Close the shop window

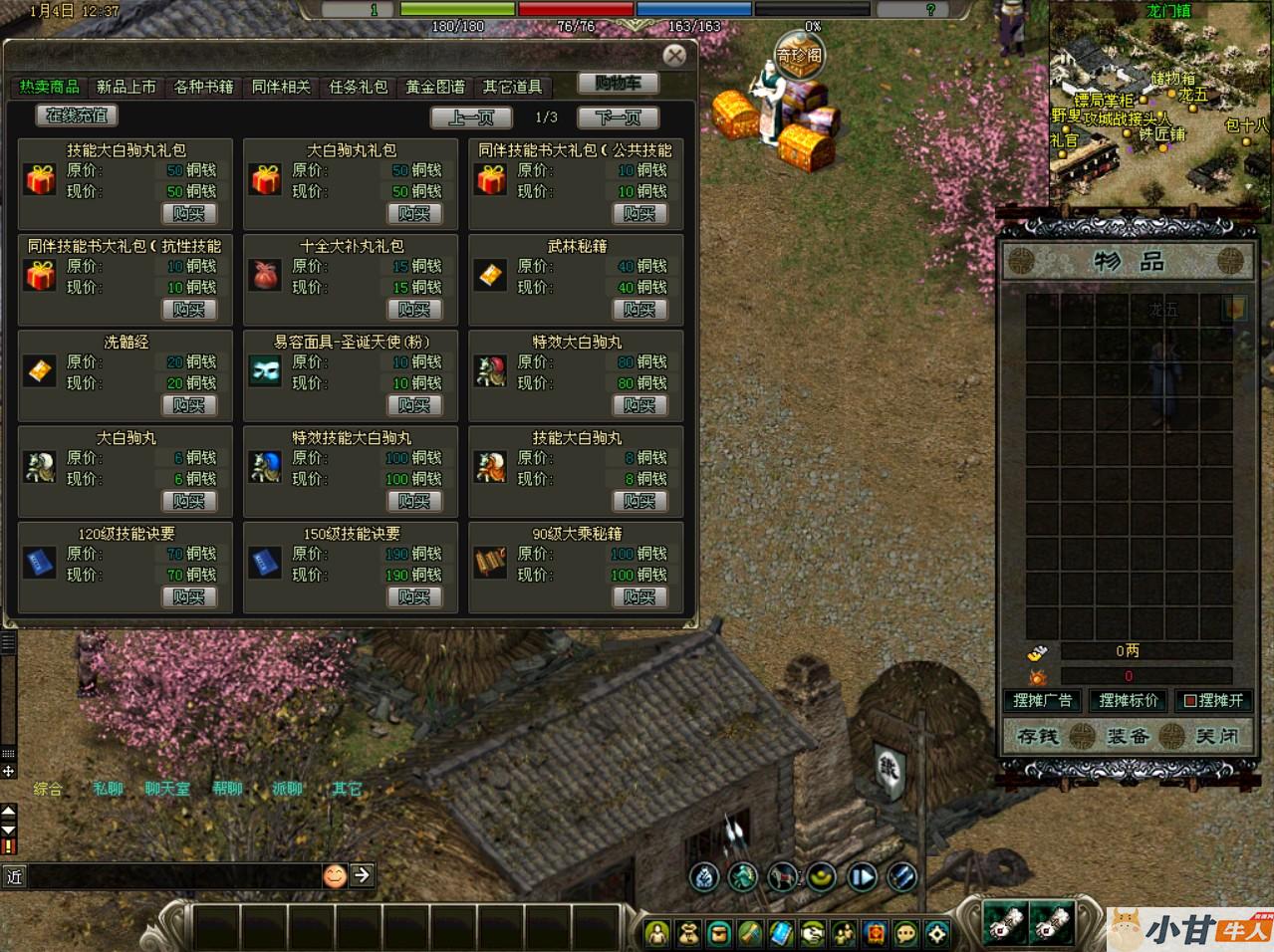click(x=674, y=56)
